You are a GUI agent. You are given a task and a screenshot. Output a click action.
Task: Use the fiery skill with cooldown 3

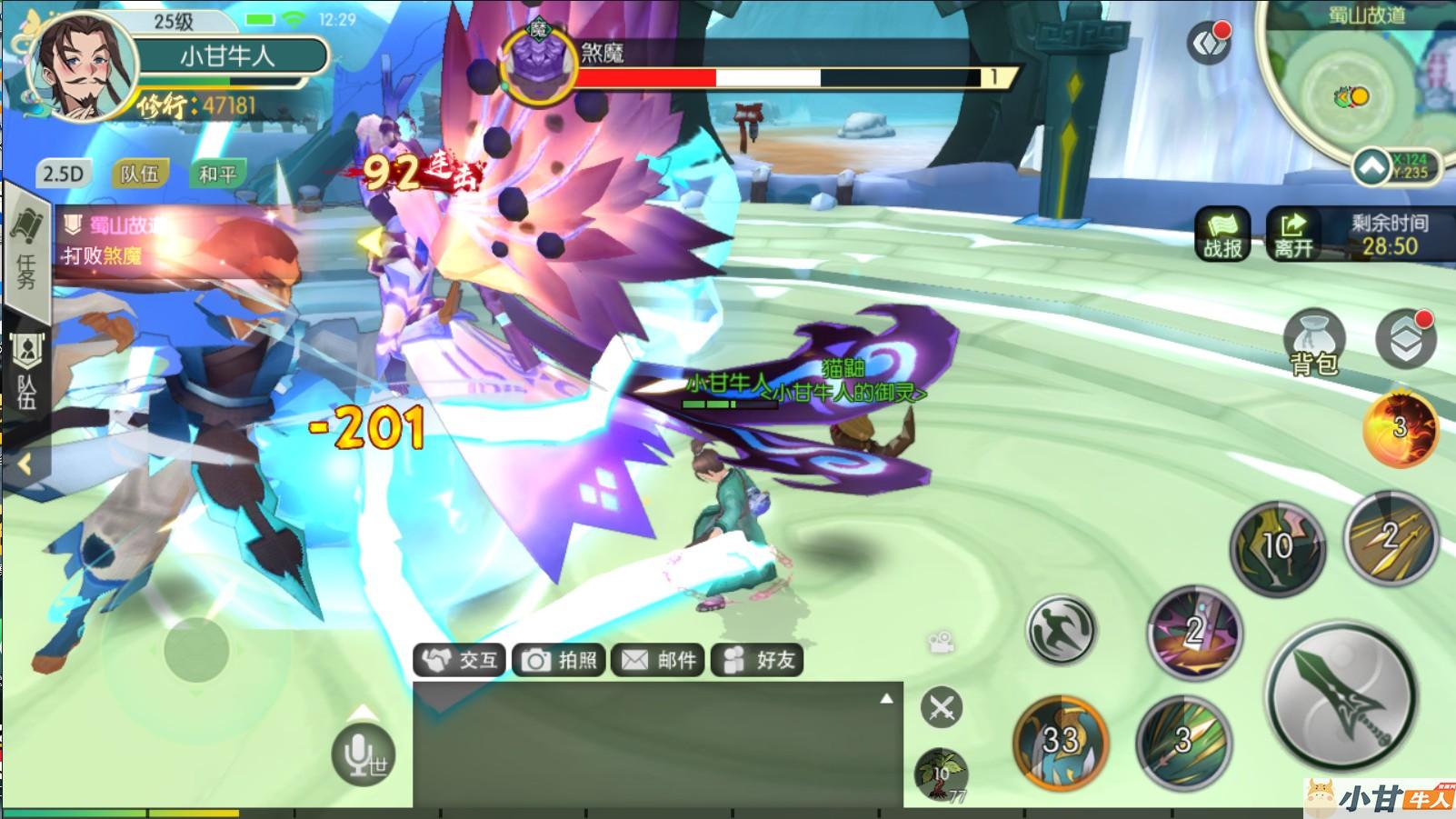coord(1400,427)
